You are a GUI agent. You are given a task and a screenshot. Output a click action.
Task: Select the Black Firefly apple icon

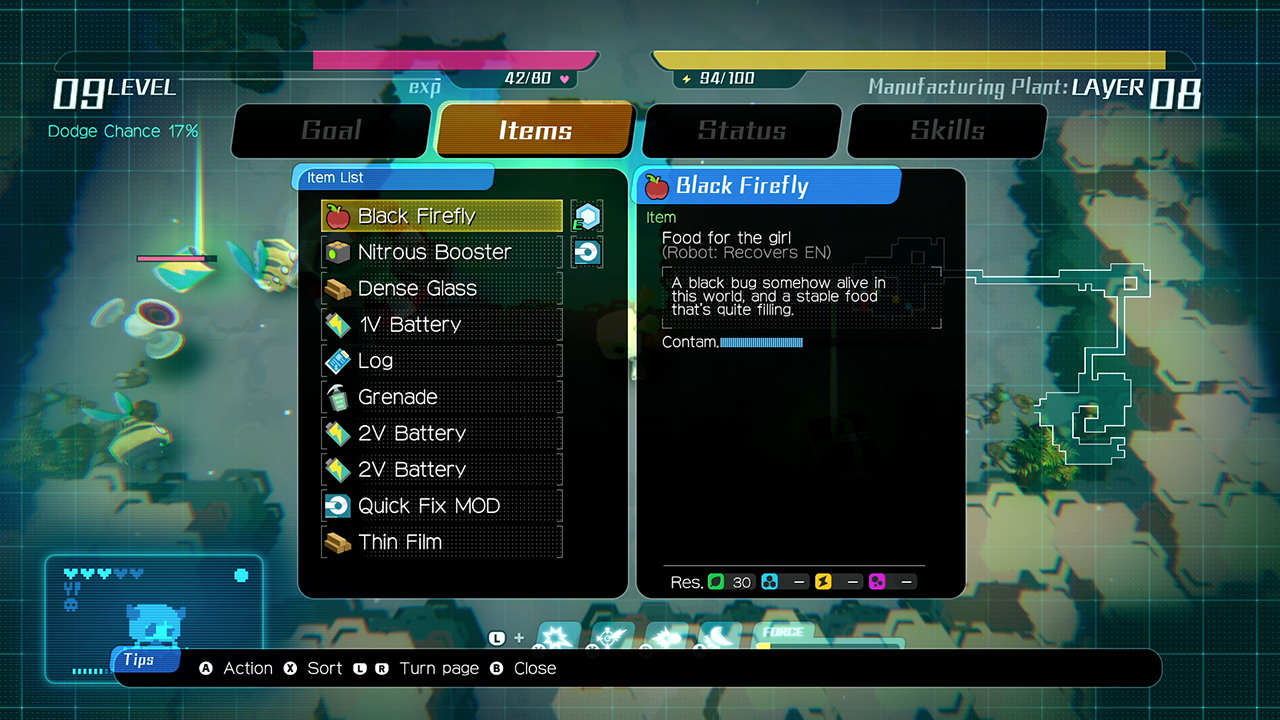click(337, 216)
